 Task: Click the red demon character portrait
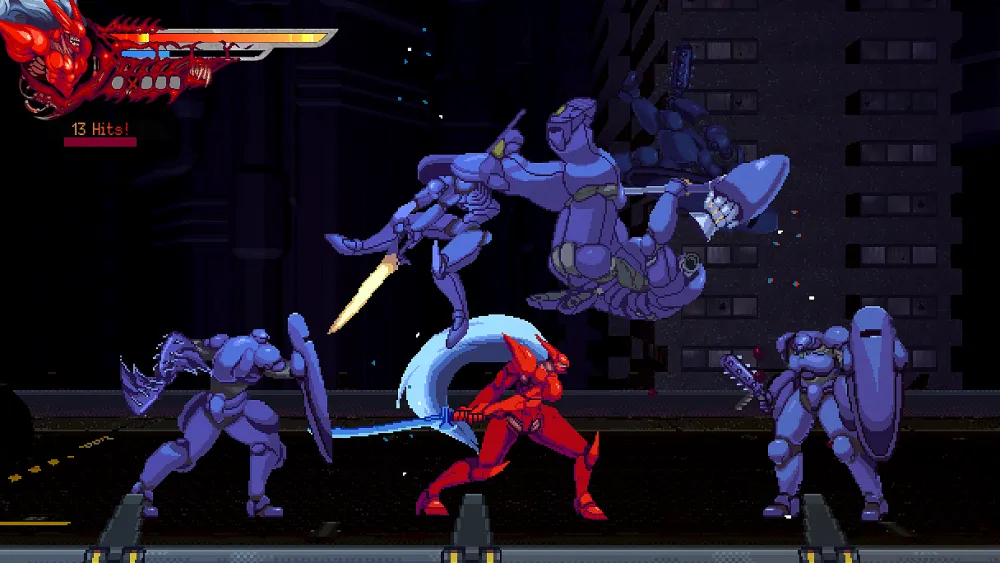click(55, 58)
